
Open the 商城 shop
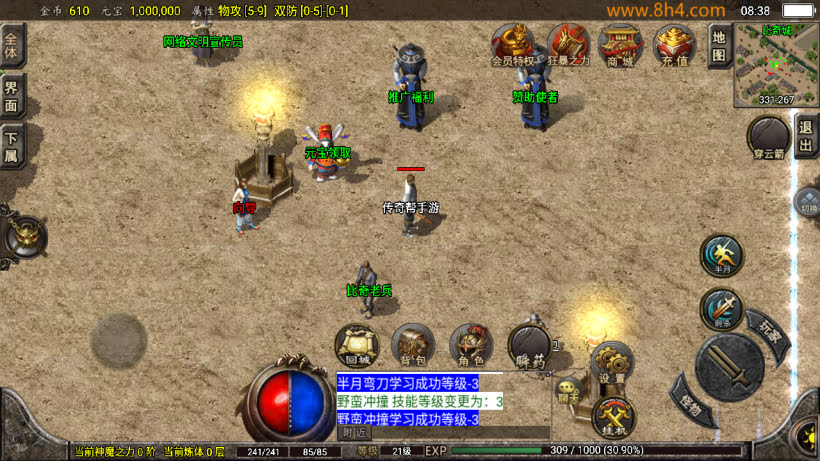[620, 45]
